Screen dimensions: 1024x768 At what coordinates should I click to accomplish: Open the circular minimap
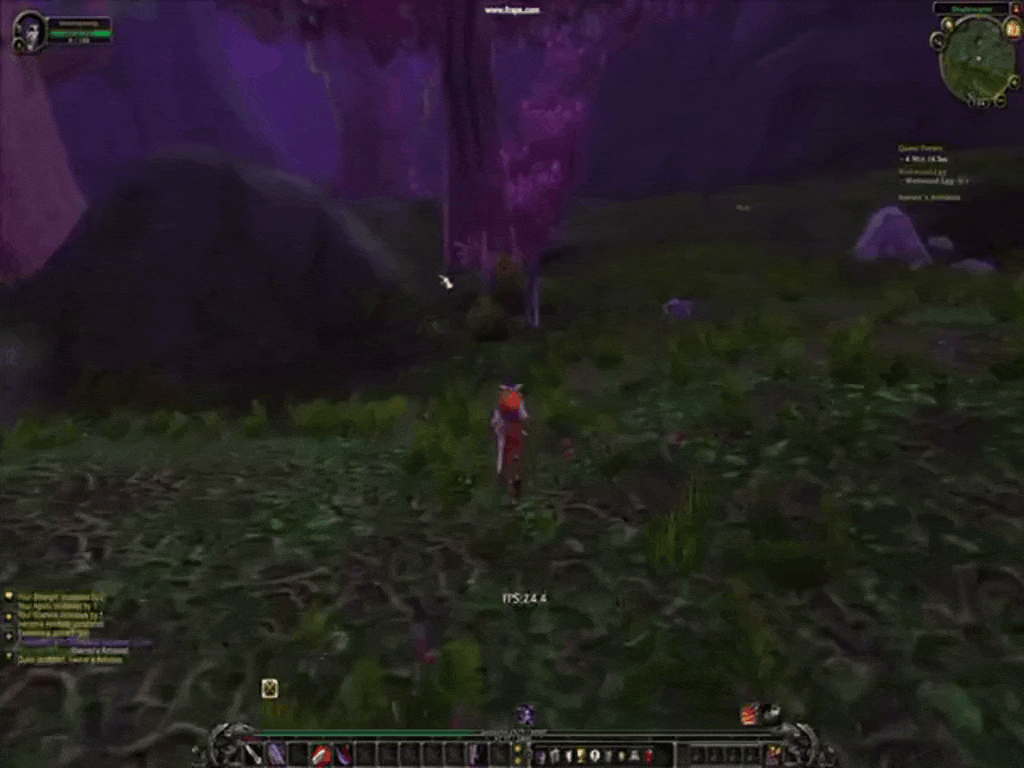976,58
